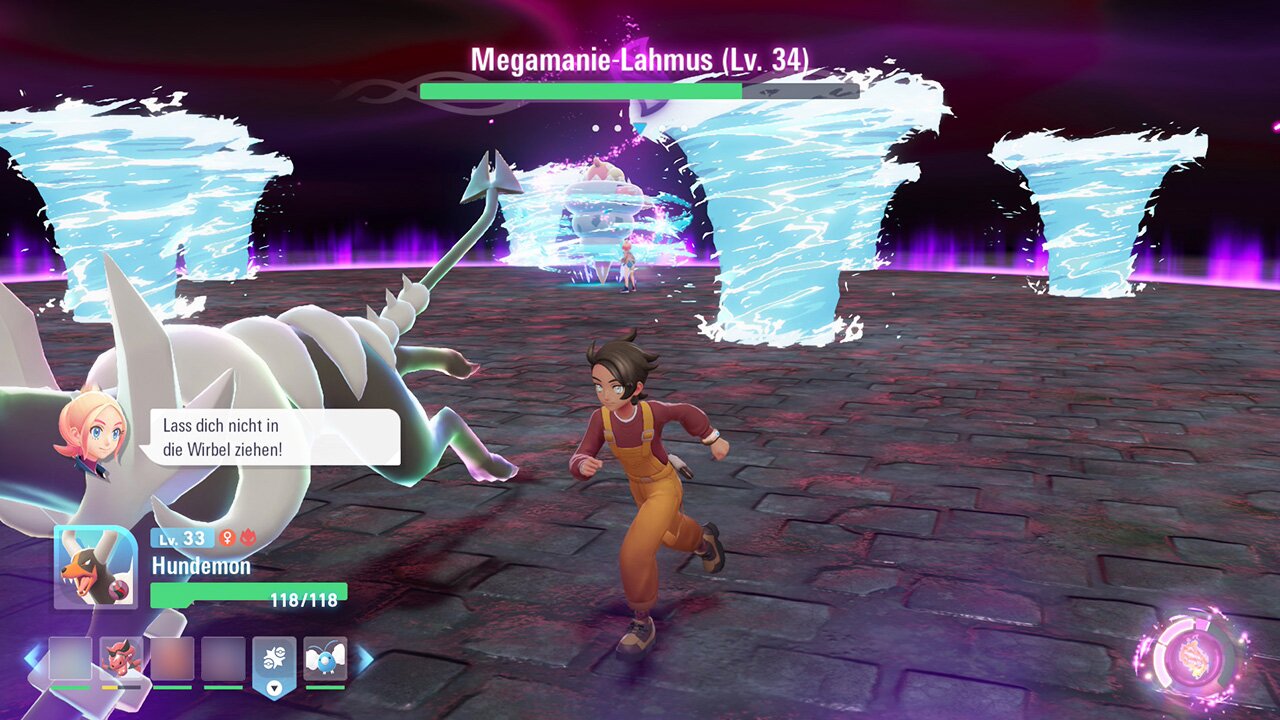Viewport: 1280px width, 720px height.
Task: Open the Poké Ball swap tab
Action: [x=274, y=662]
